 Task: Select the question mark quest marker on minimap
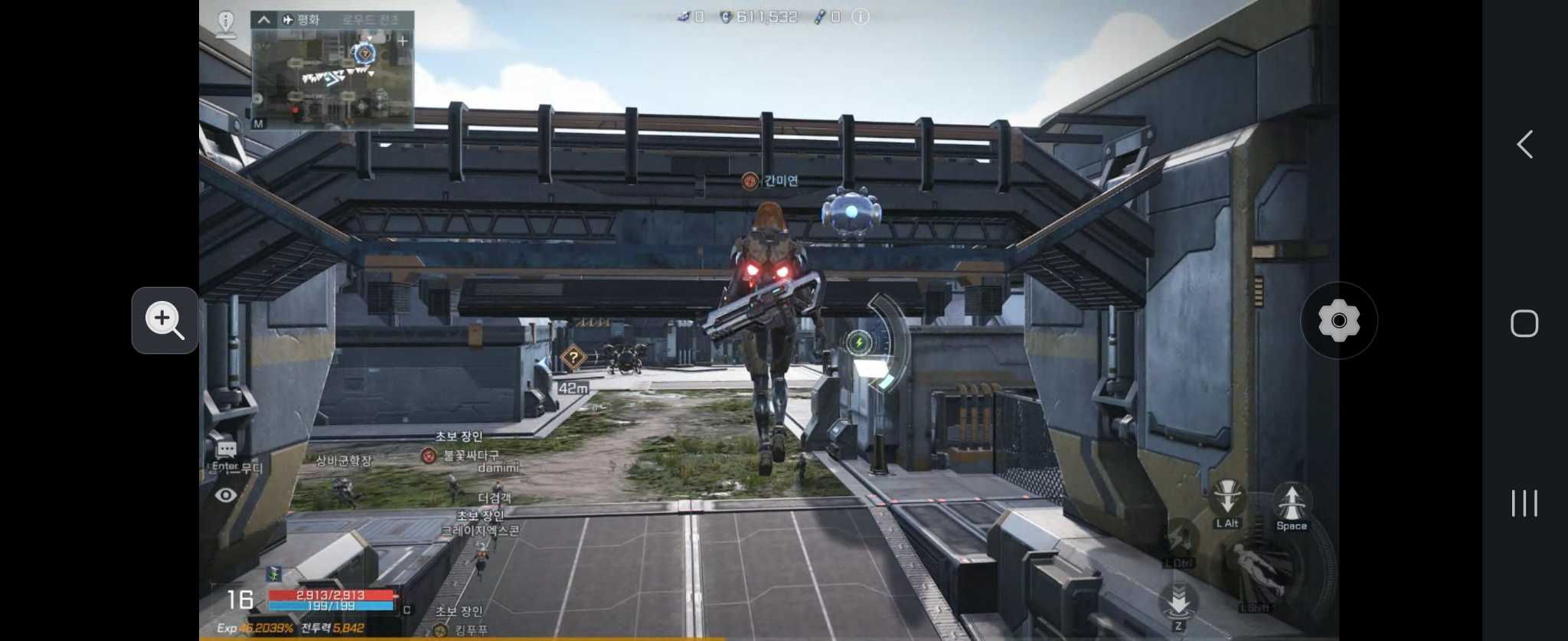click(364, 53)
